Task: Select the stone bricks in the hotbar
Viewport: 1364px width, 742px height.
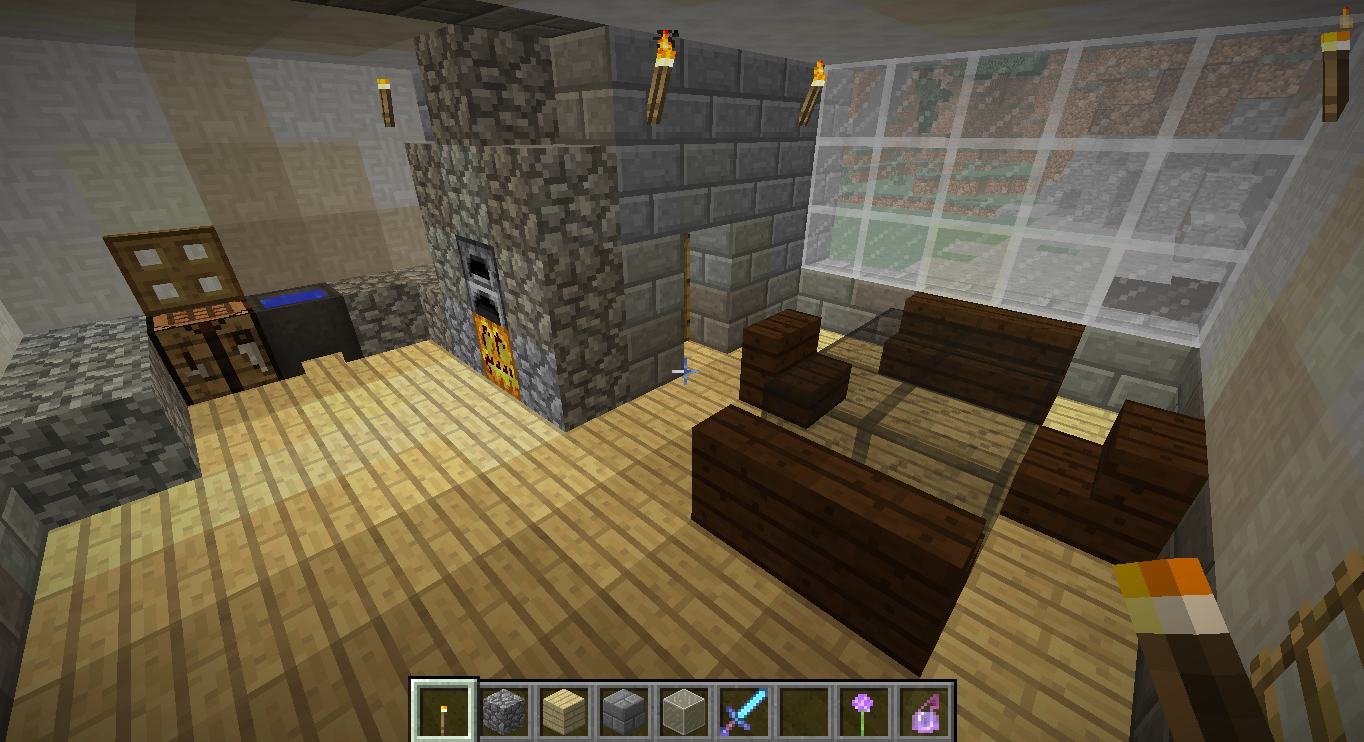Action: (622, 712)
